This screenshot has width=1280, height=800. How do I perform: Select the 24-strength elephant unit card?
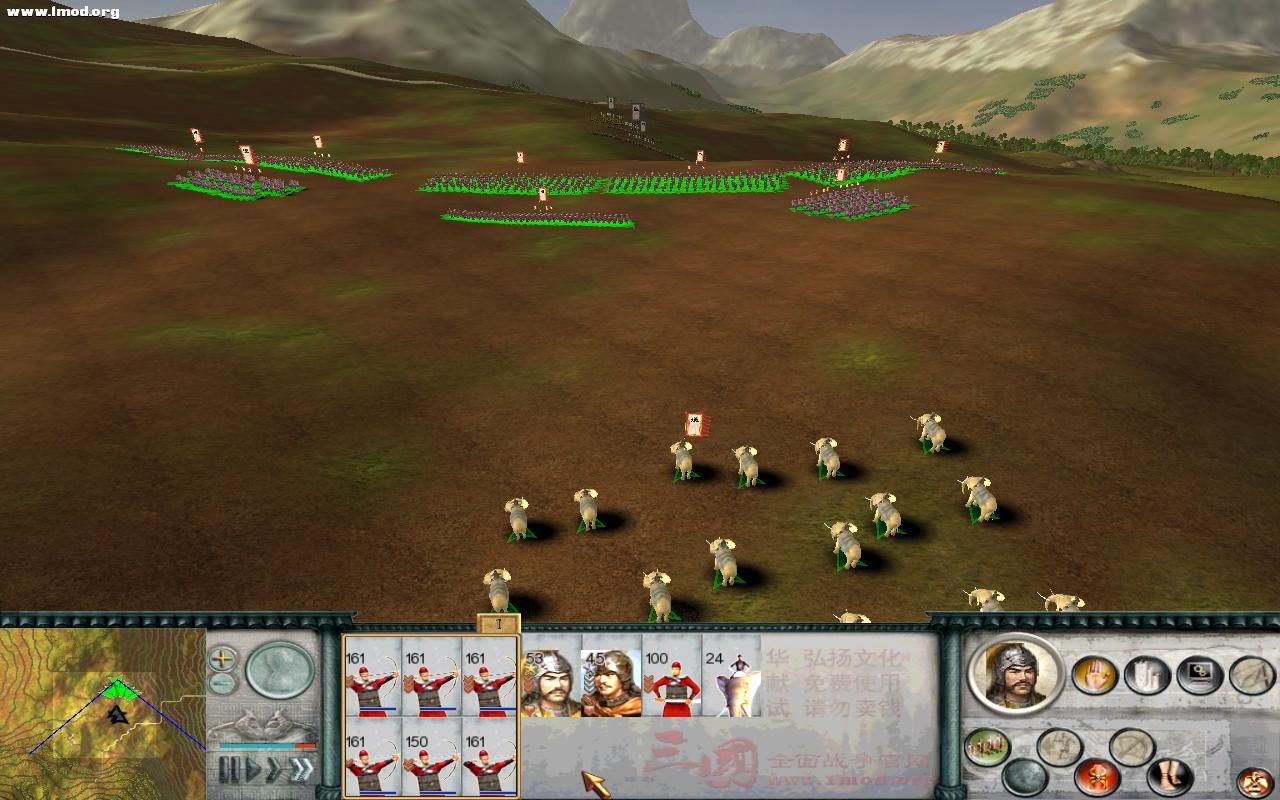pos(733,682)
